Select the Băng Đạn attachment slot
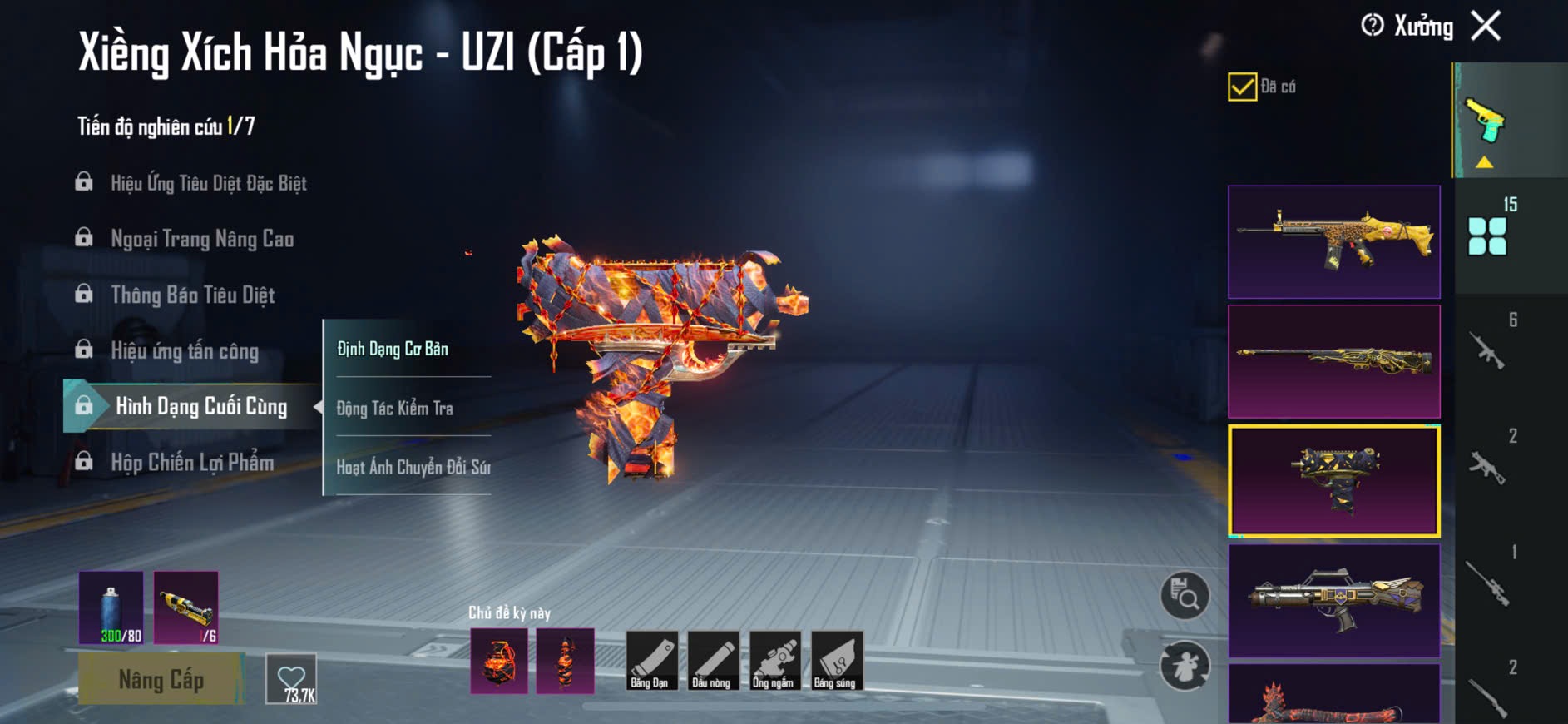 [650, 661]
